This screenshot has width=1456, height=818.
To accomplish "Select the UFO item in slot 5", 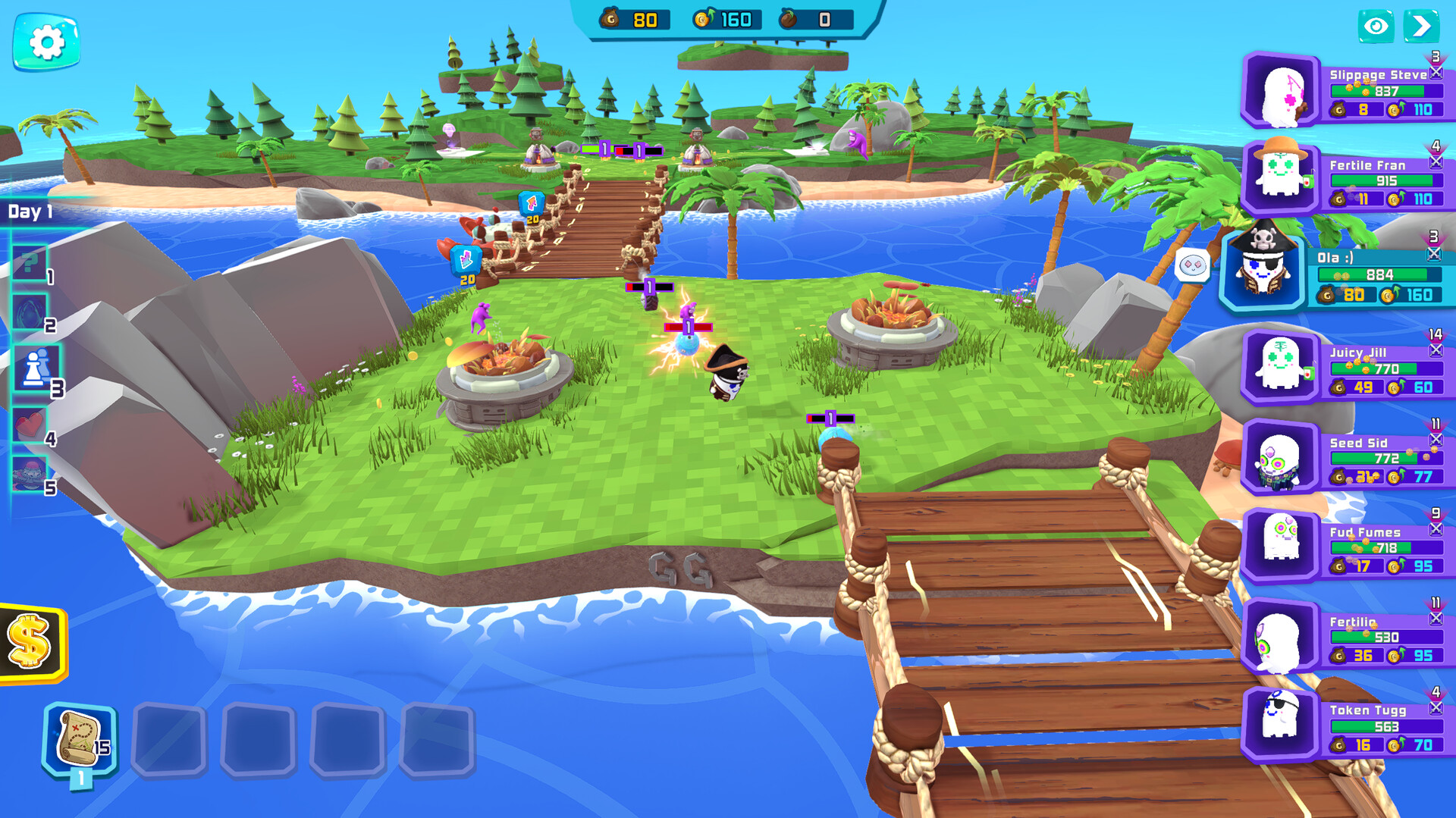I will pyautogui.click(x=30, y=473).
